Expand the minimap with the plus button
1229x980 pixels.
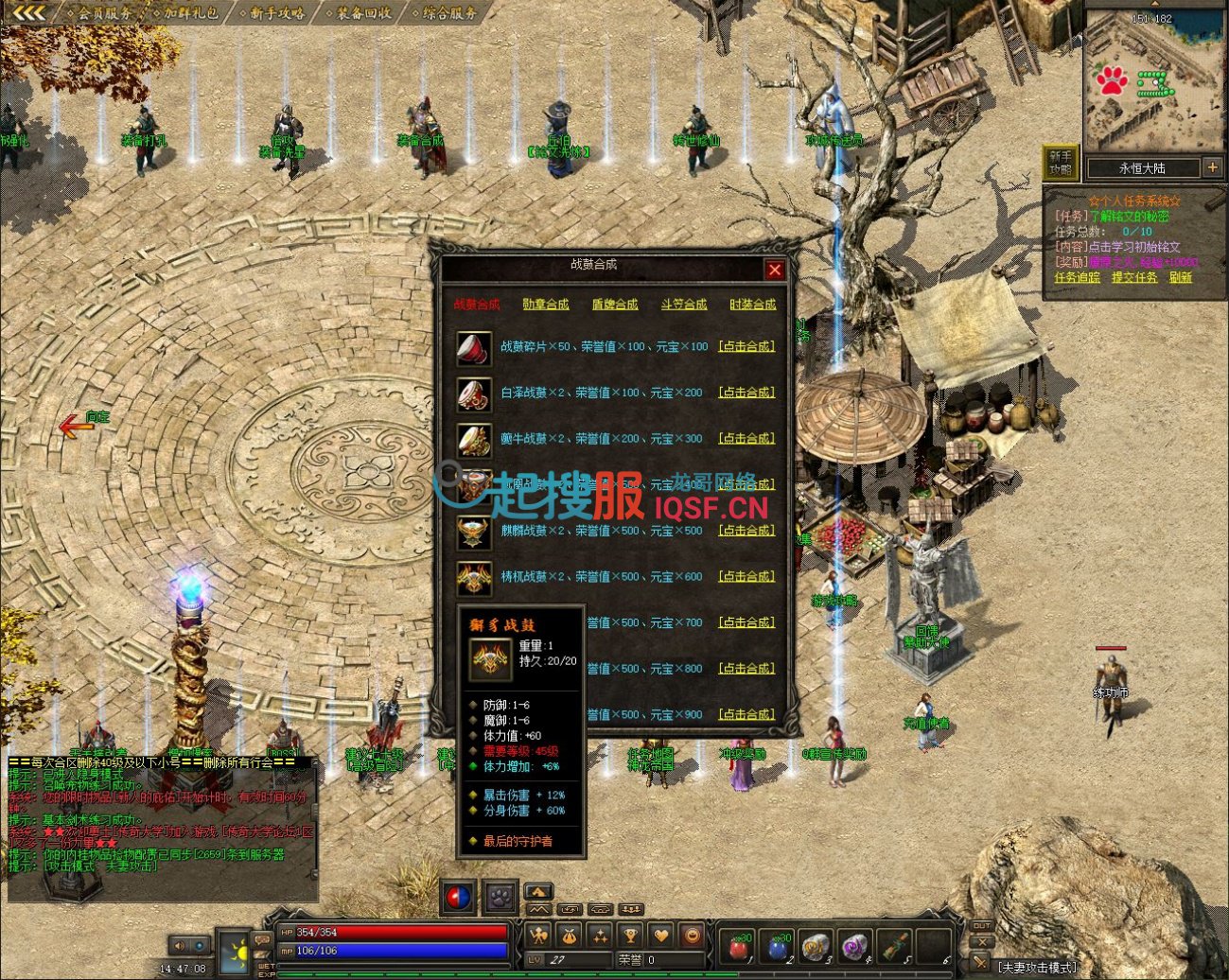(1212, 167)
